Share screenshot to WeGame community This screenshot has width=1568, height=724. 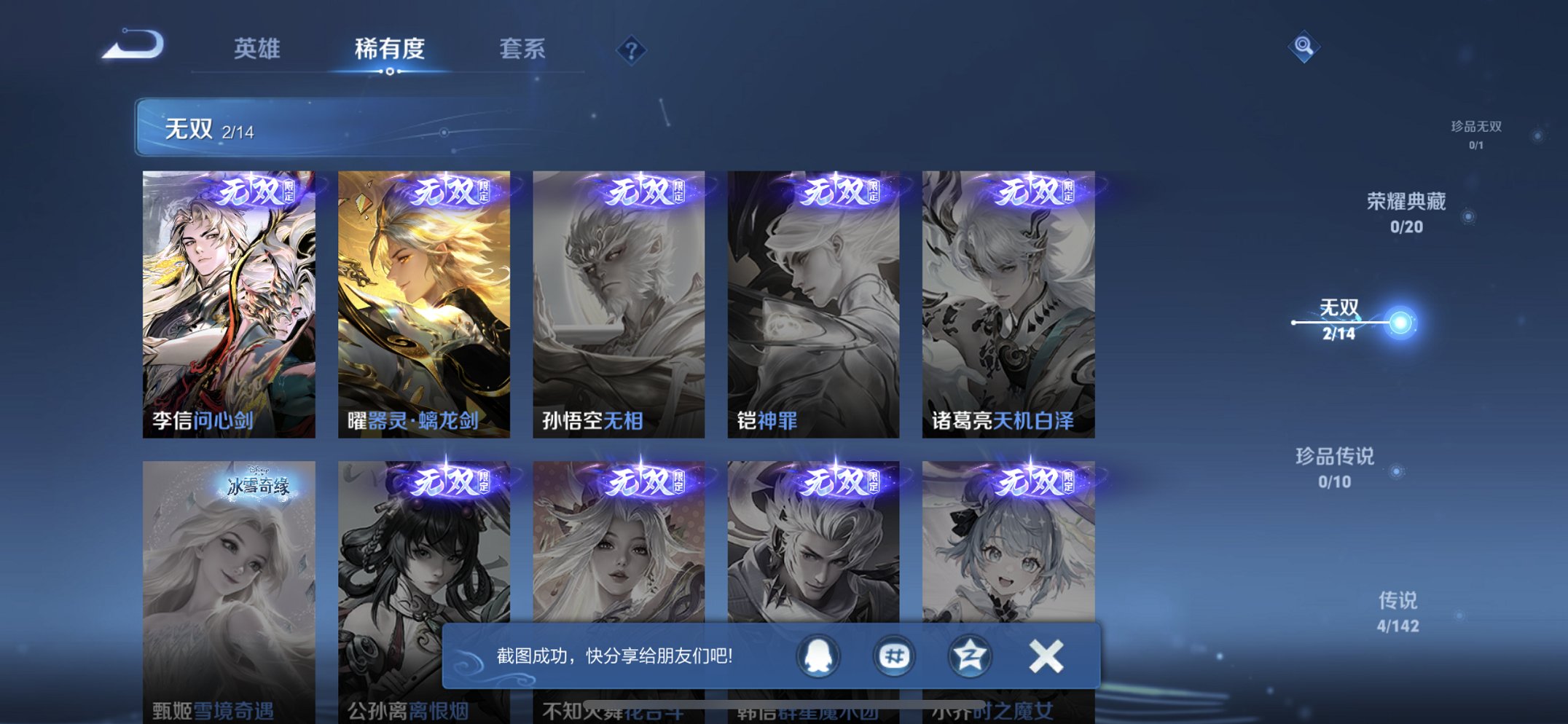893,655
